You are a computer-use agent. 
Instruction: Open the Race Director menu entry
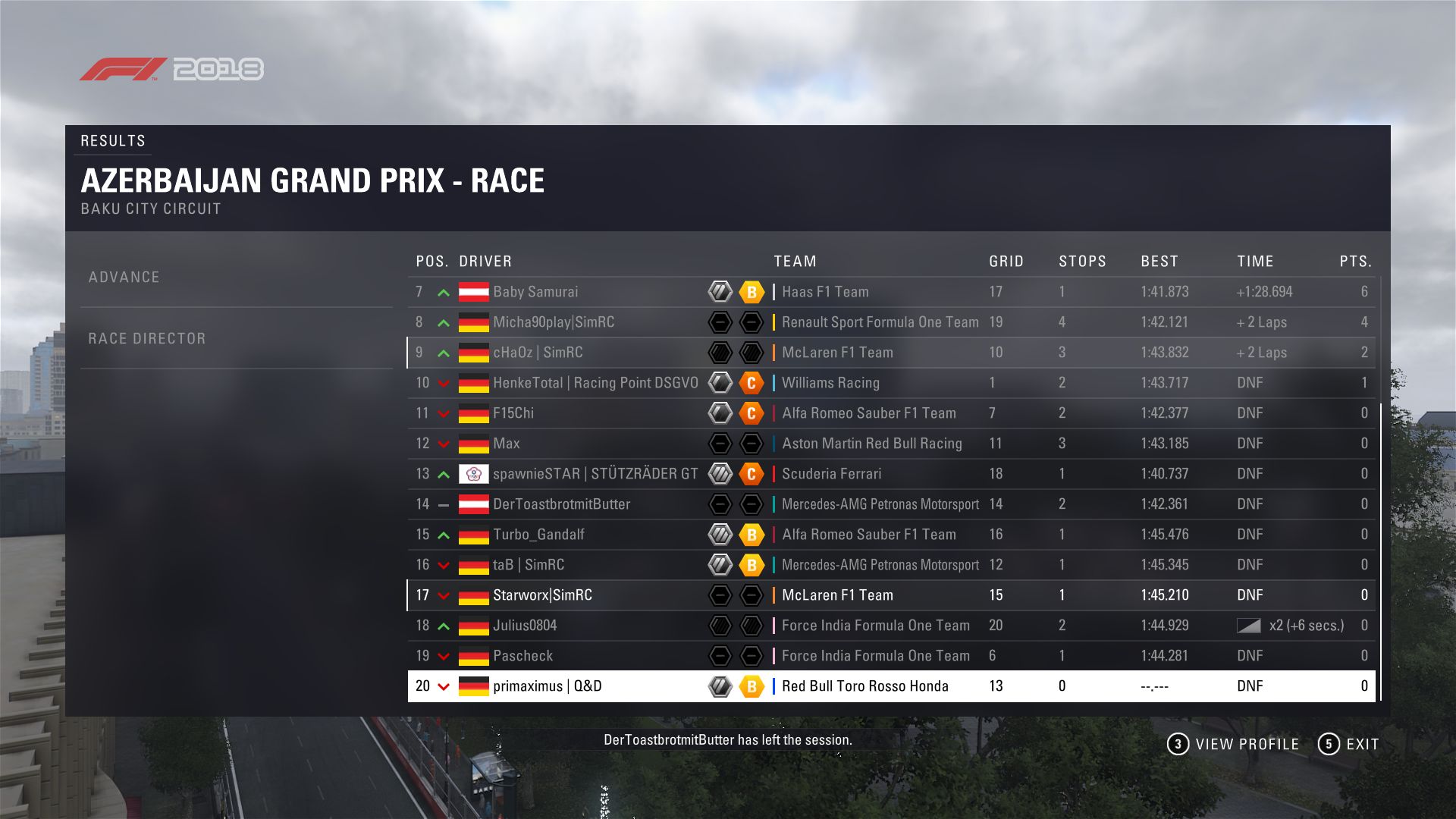coord(147,339)
